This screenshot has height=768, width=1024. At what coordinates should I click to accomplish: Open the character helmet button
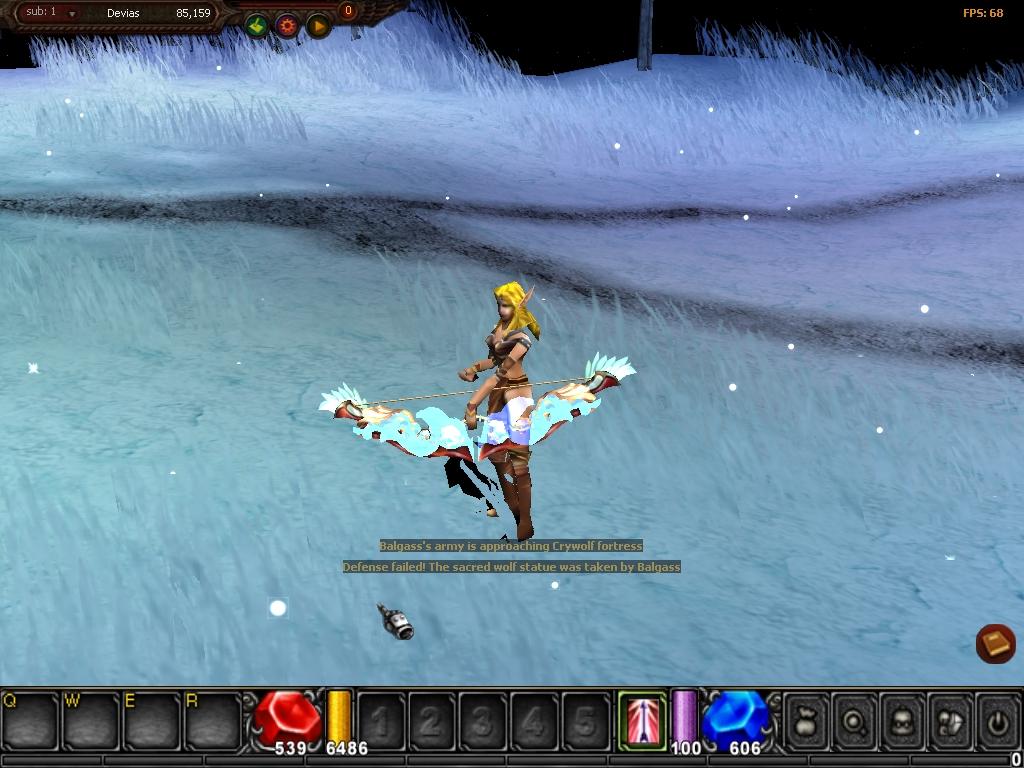902,720
